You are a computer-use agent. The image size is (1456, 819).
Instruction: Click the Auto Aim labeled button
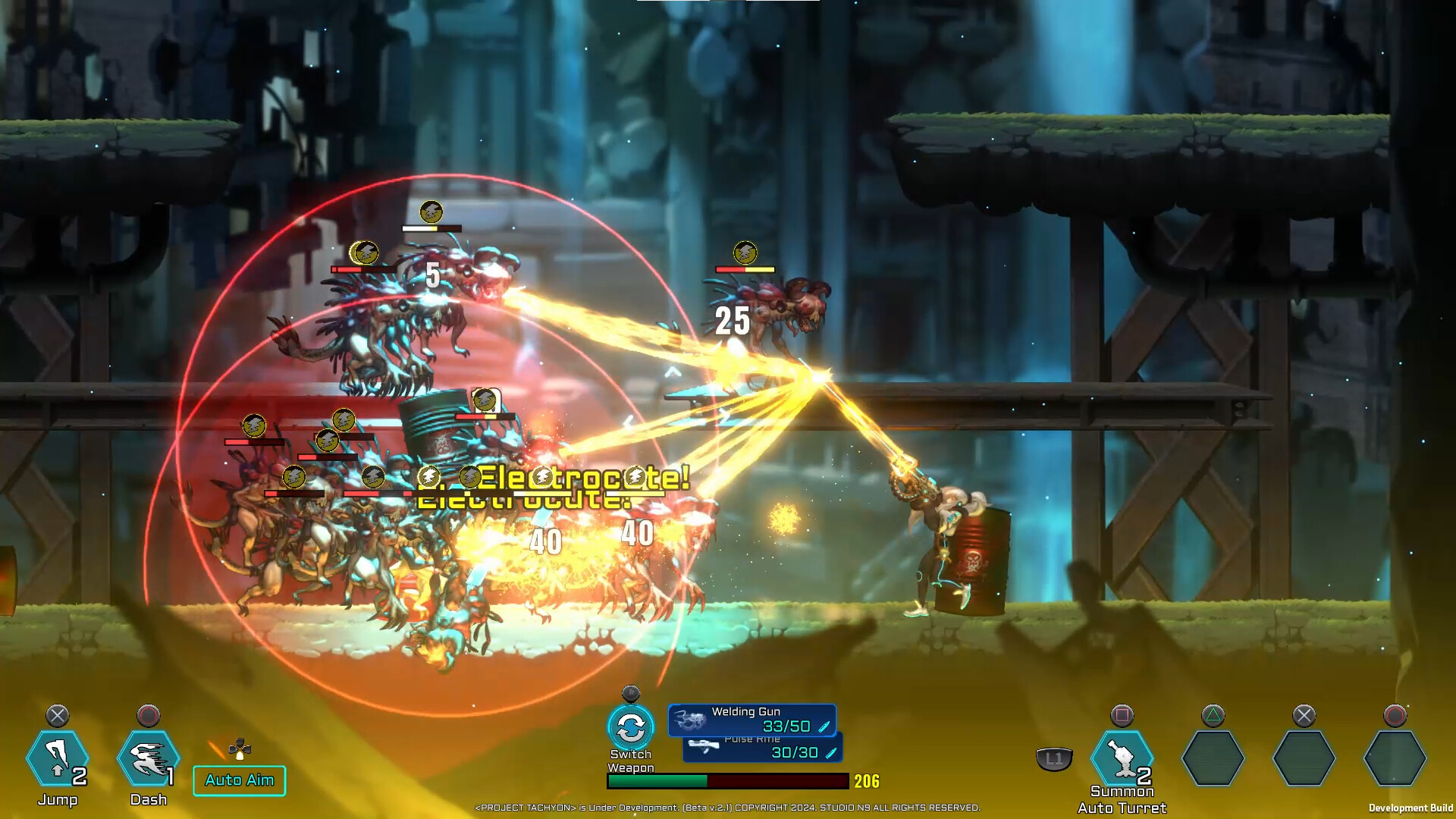pyautogui.click(x=239, y=780)
